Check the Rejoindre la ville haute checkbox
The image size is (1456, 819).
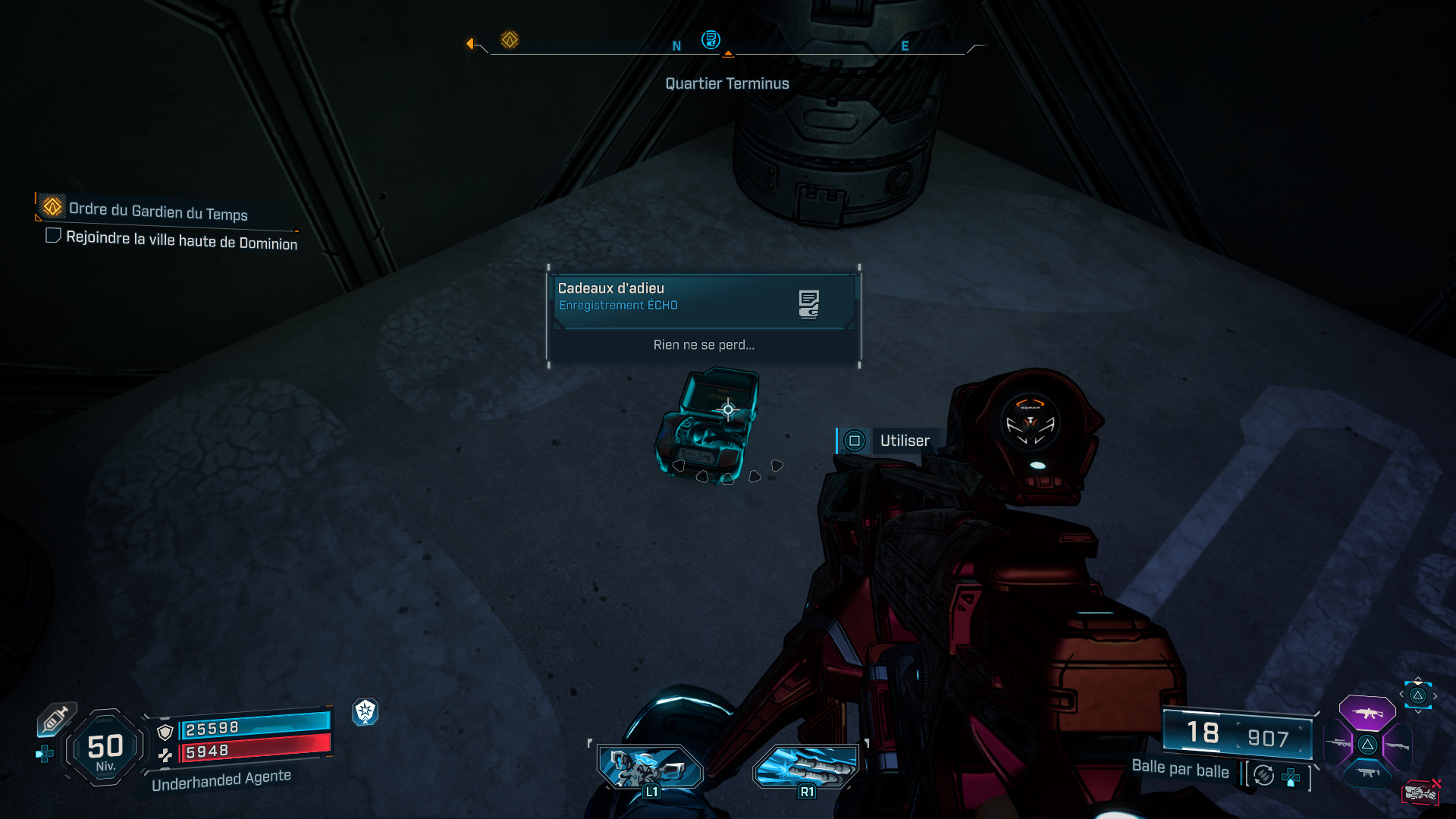pyautogui.click(x=53, y=236)
